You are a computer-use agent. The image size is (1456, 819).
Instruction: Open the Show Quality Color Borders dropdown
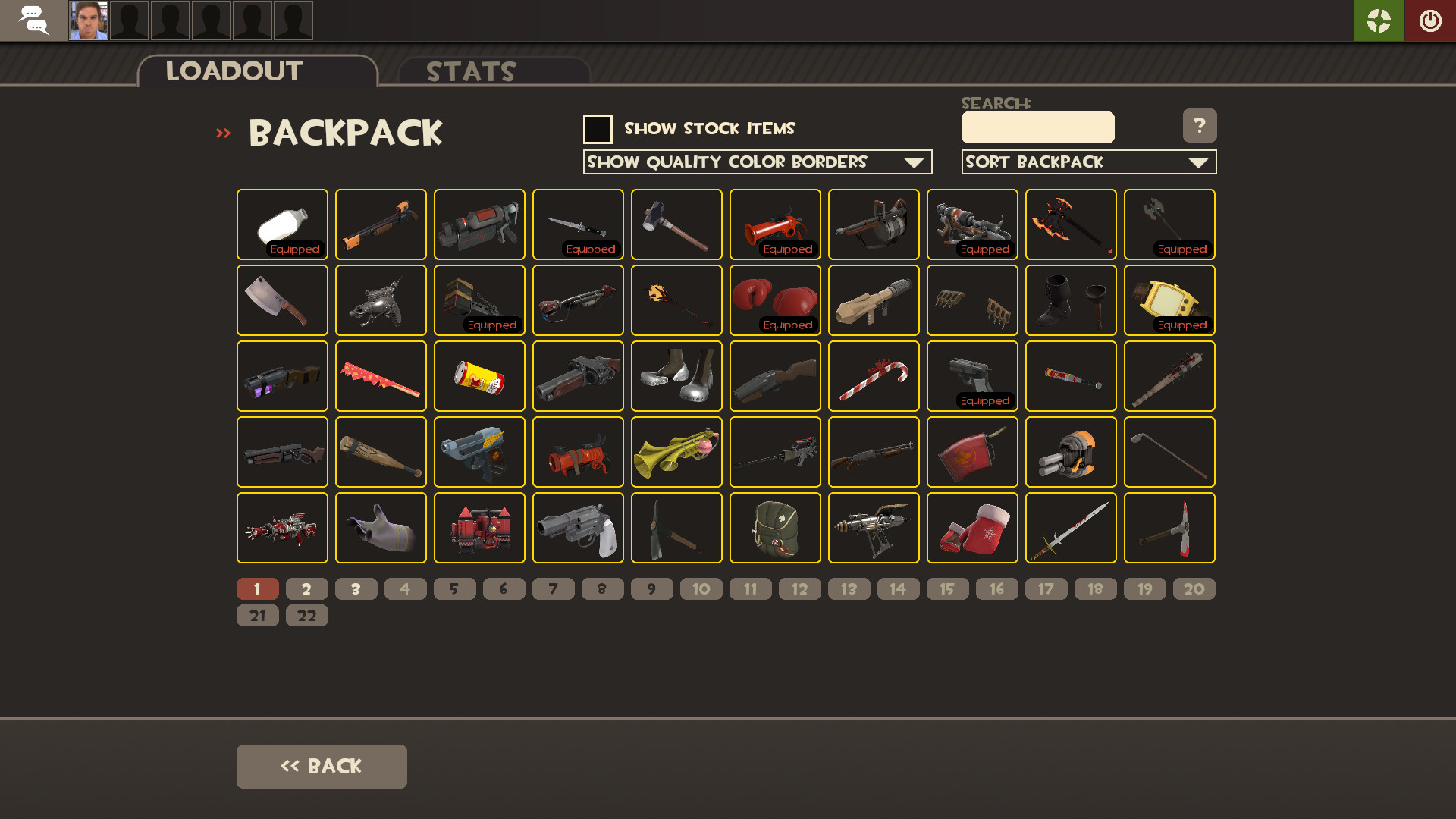pos(757,162)
